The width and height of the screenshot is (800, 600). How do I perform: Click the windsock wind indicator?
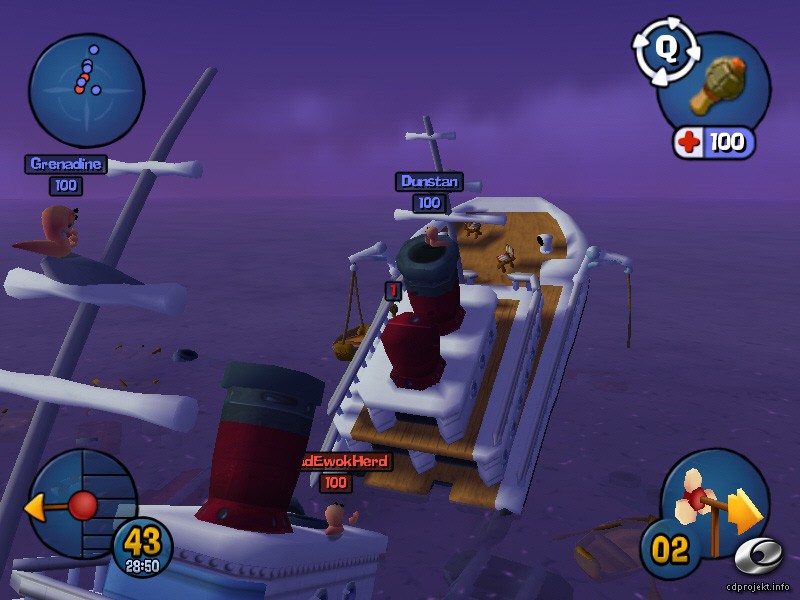pyautogui.click(x=714, y=505)
